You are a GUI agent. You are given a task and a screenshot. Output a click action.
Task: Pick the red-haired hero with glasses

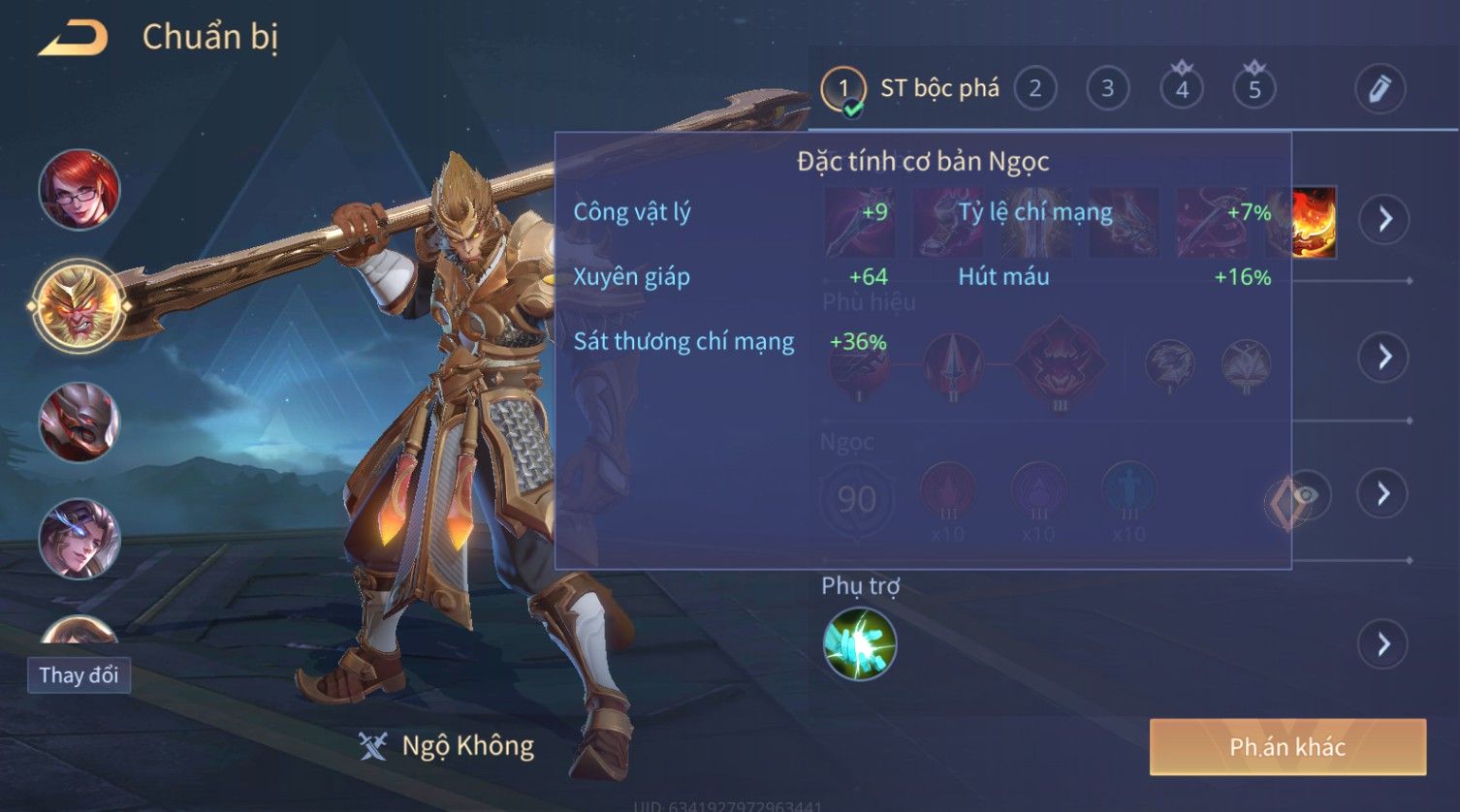(x=79, y=190)
